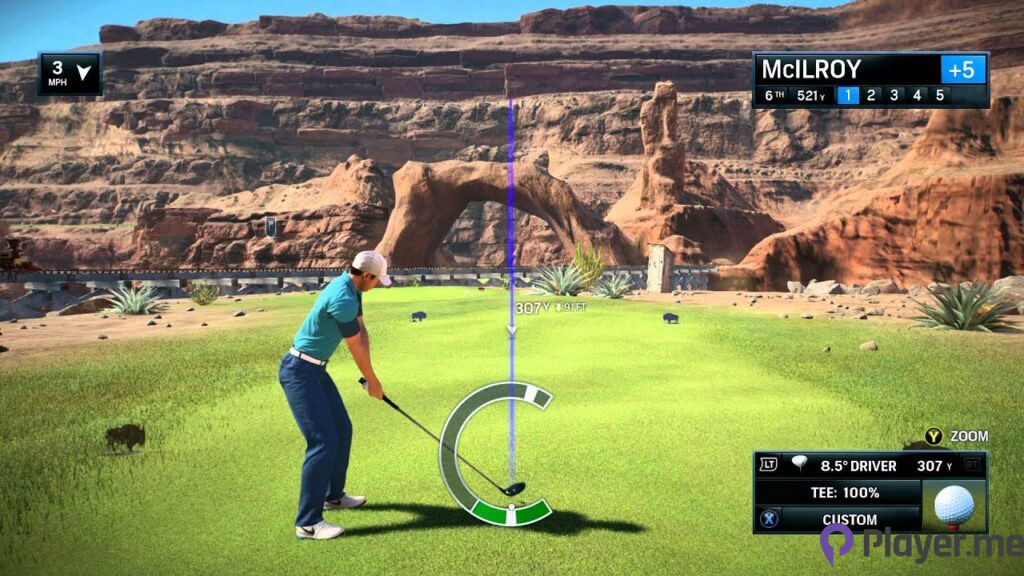The image size is (1024, 576).
Task: Select stroke number 4 on the scorecard
Action: click(917, 96)
